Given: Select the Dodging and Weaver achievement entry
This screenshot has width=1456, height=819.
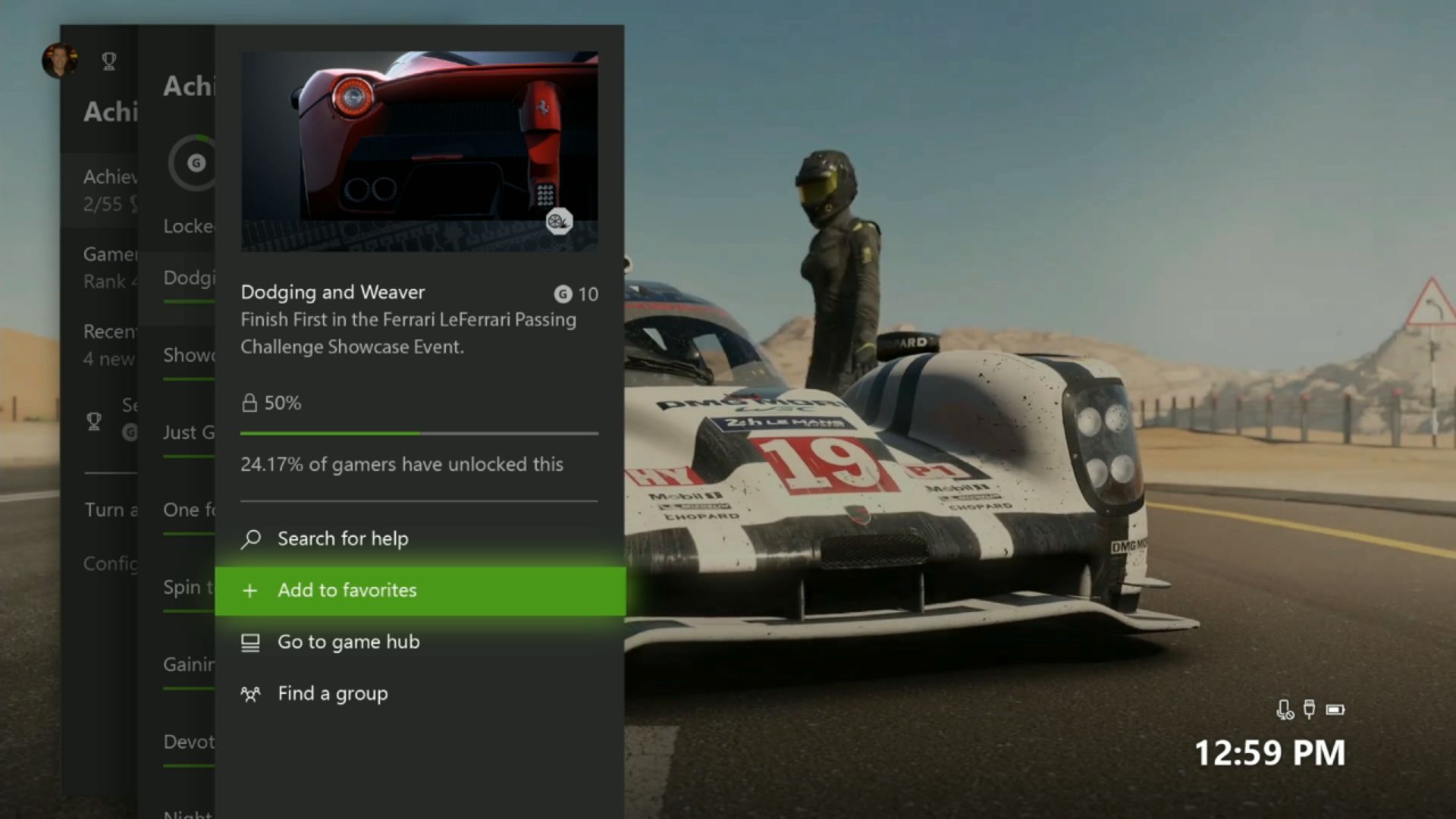Looking at the screenshot, I should tap(332, 292).
